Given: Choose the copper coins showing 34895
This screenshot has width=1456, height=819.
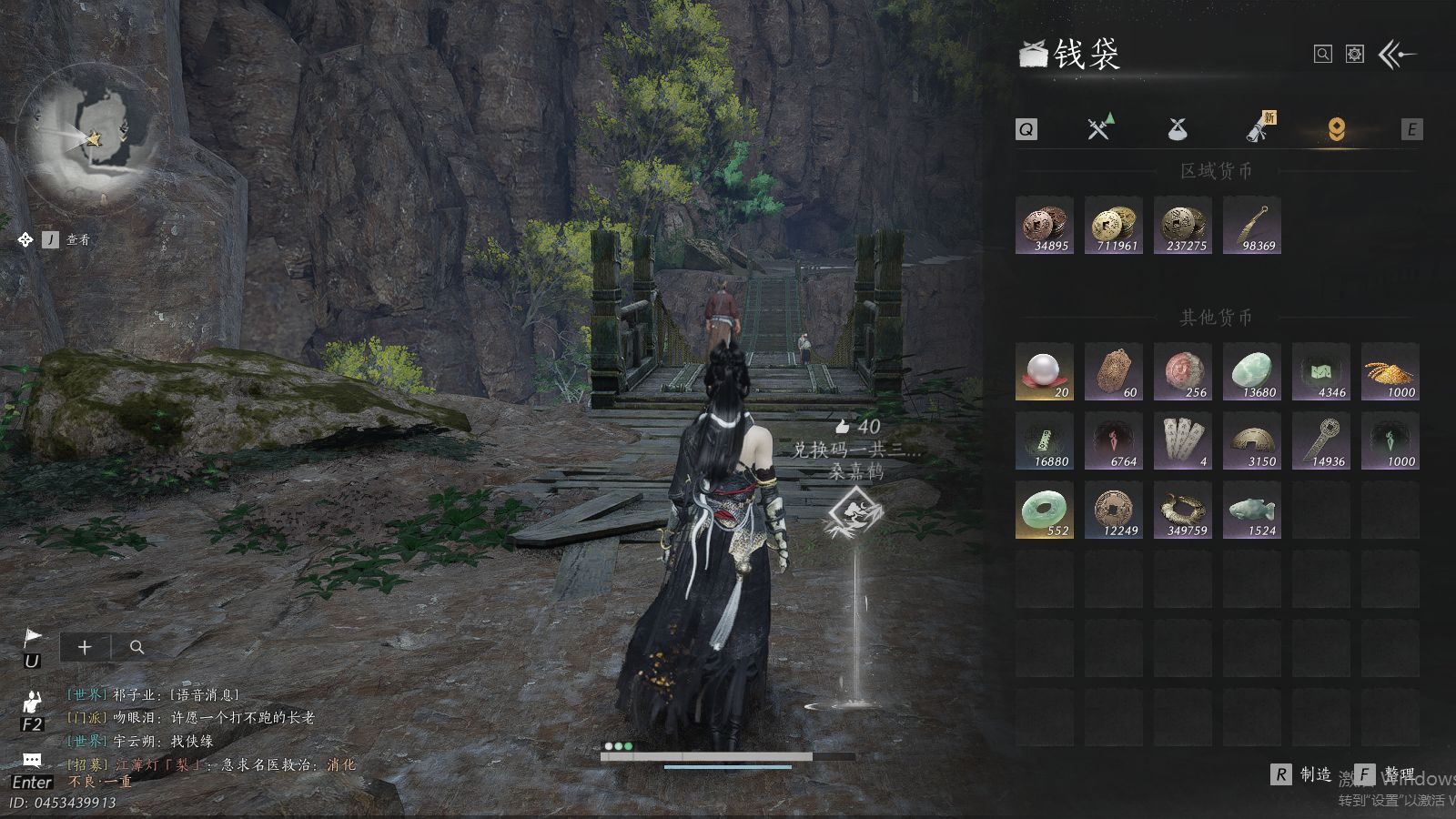Looking at the screenshot, I should click(1045, 226).
